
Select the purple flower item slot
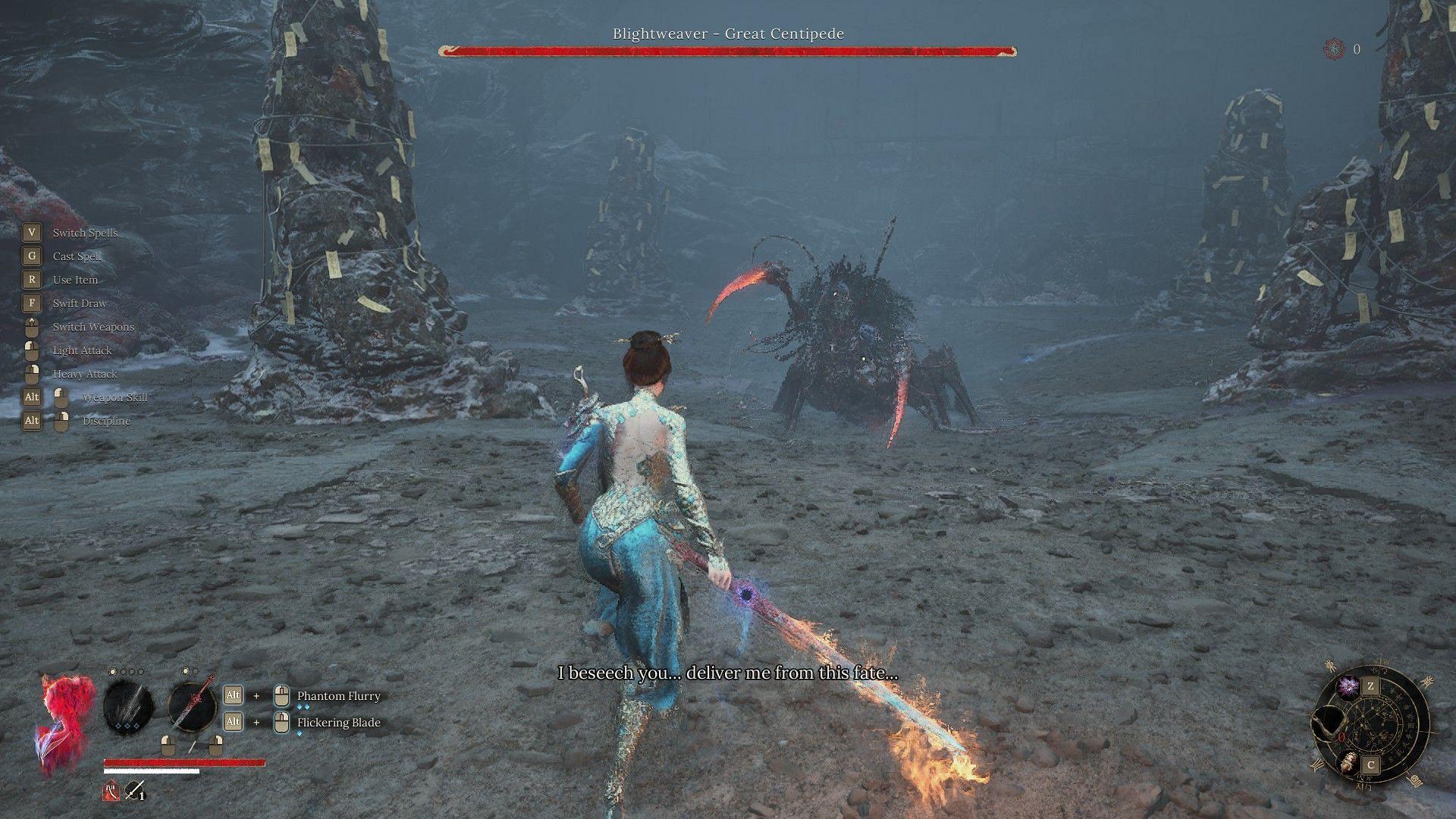1348,687
